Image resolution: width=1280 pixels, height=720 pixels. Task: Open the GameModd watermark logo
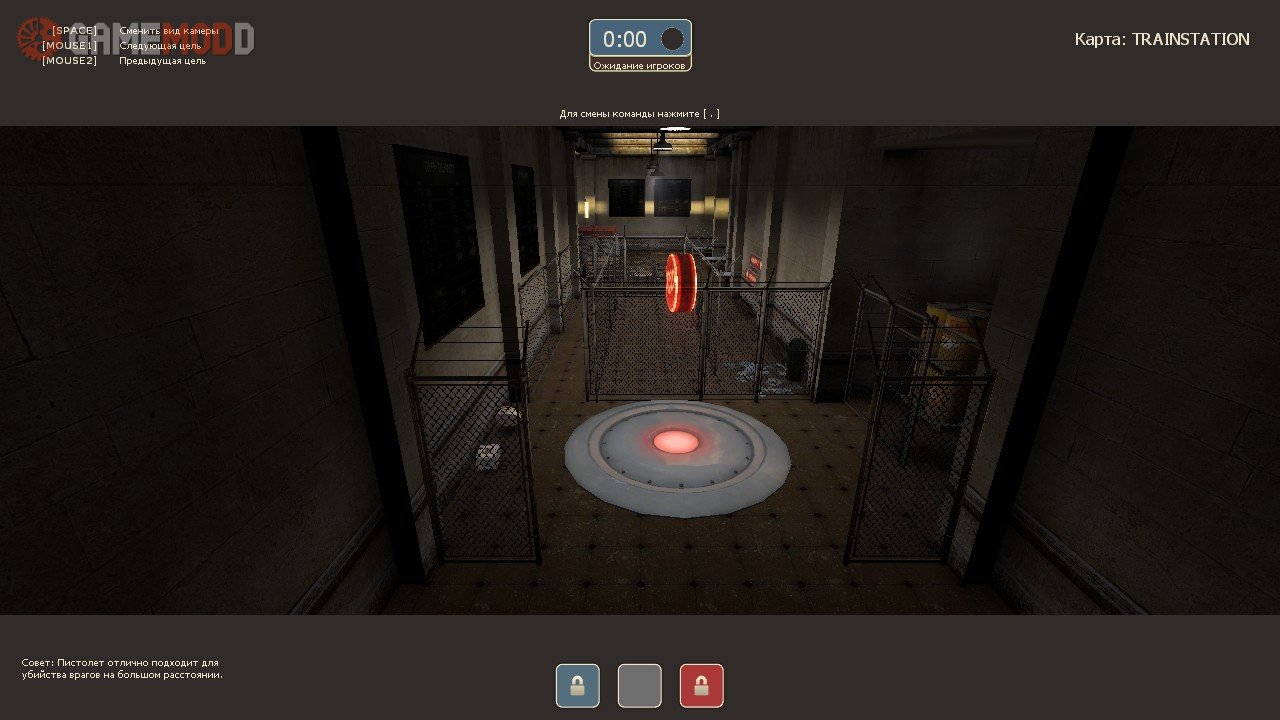click(x=135, y=38)
